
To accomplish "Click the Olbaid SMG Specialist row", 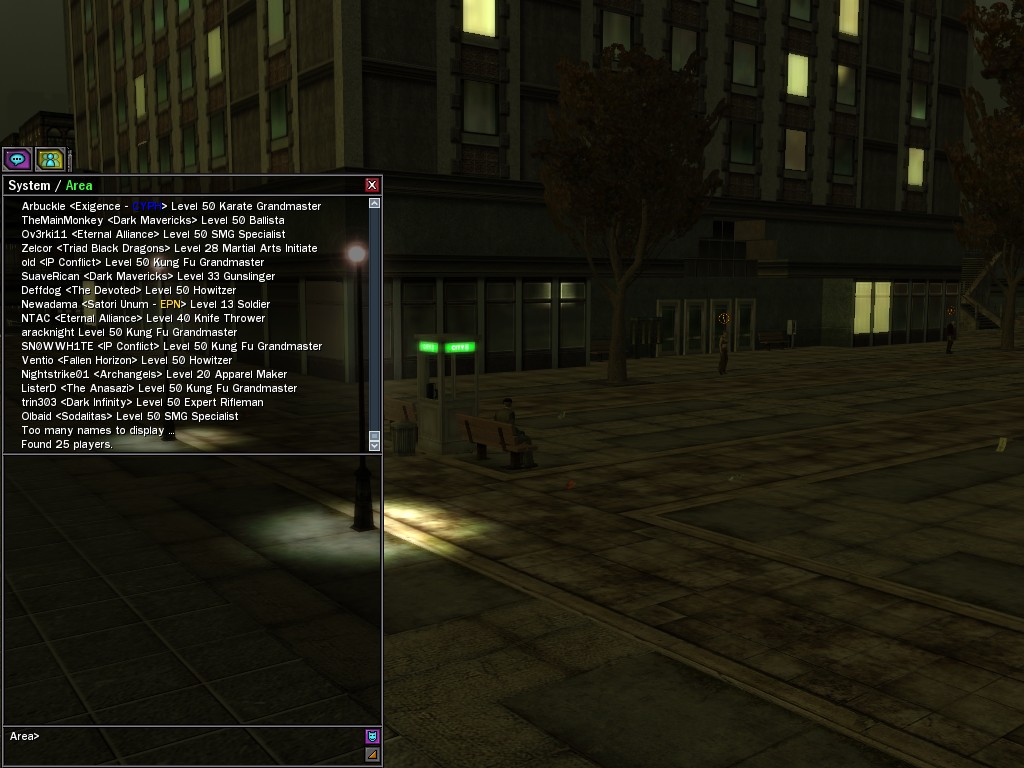I will pos(129,416).
